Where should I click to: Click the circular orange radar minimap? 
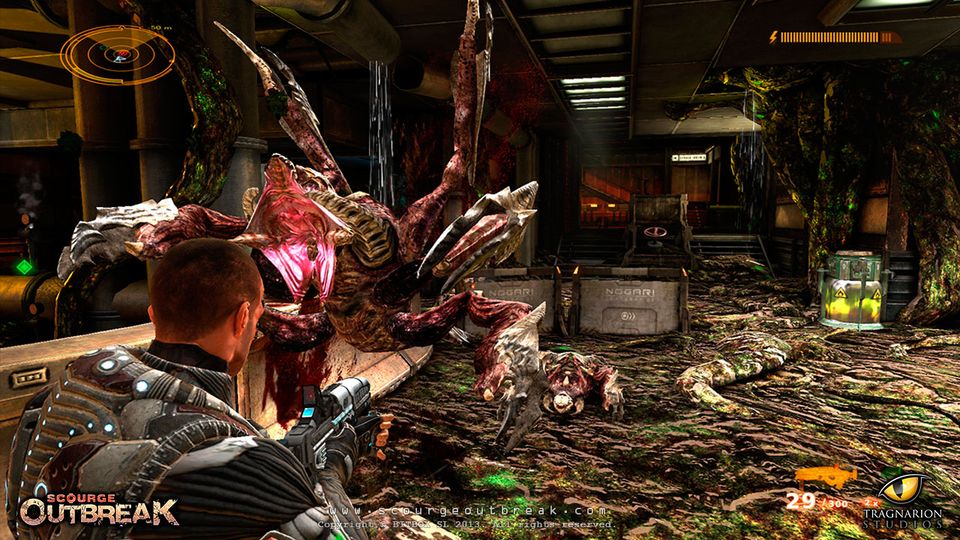[x=117, y=52]
